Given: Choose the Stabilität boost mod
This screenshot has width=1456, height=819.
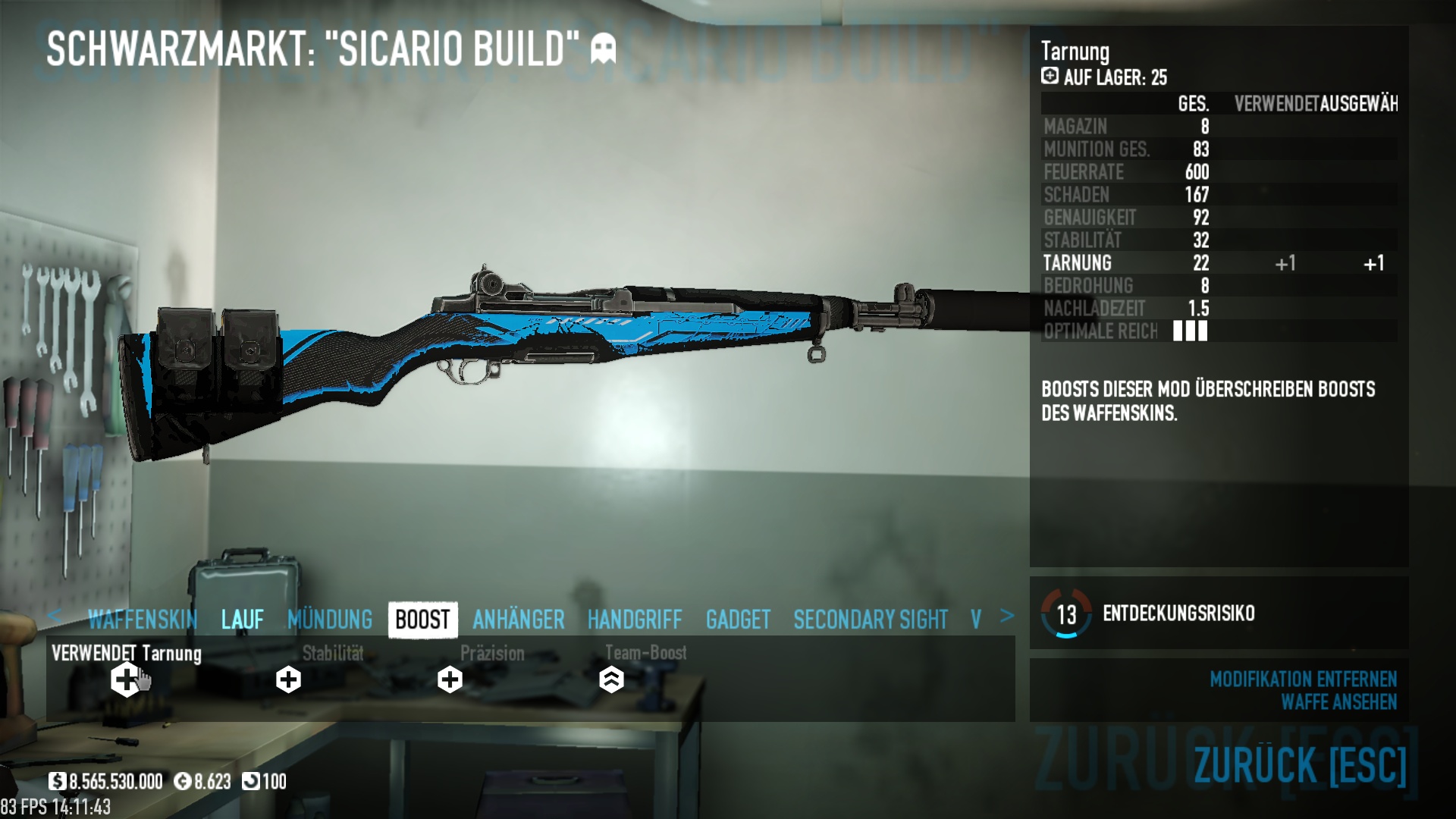Looking at the screenshot, I should [x=288, y=679].
